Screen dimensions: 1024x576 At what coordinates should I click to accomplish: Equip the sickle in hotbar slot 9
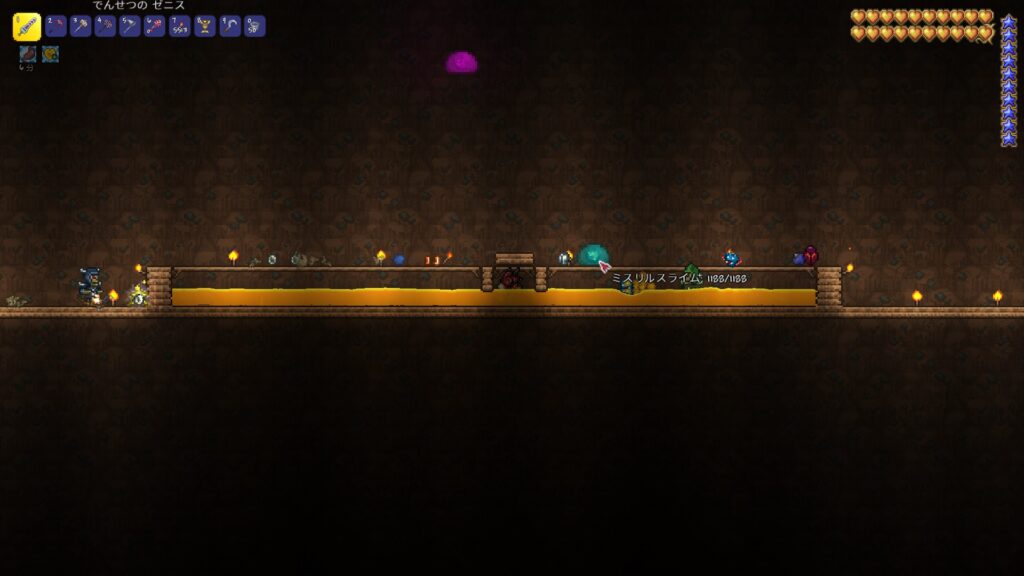[x=231, y=27]
